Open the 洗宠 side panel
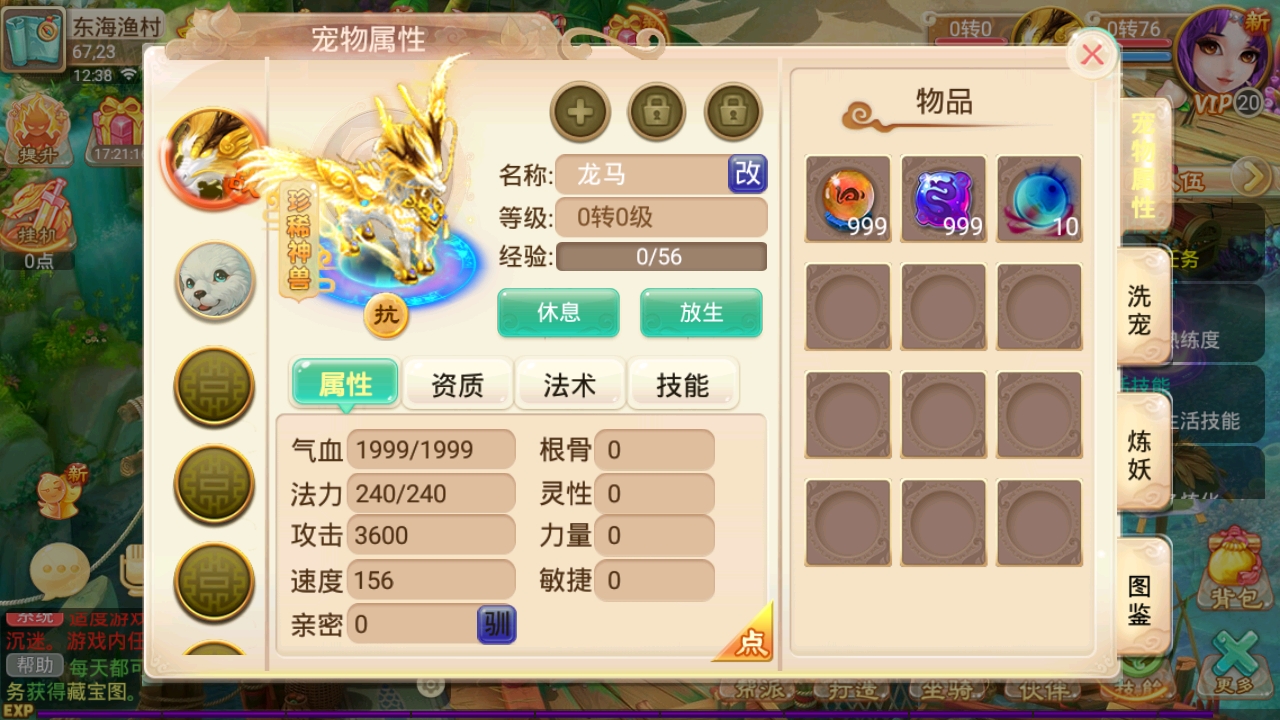The width and height of the screenshot is (1280, 720). click(x=1142, y=312)
